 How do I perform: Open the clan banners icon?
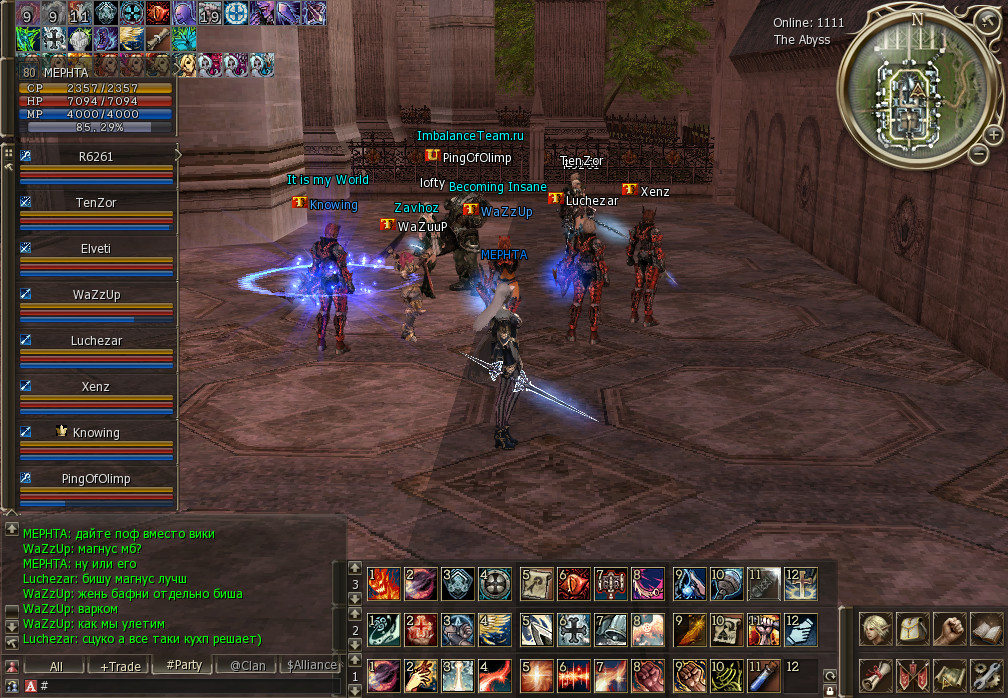pos(913,675)
